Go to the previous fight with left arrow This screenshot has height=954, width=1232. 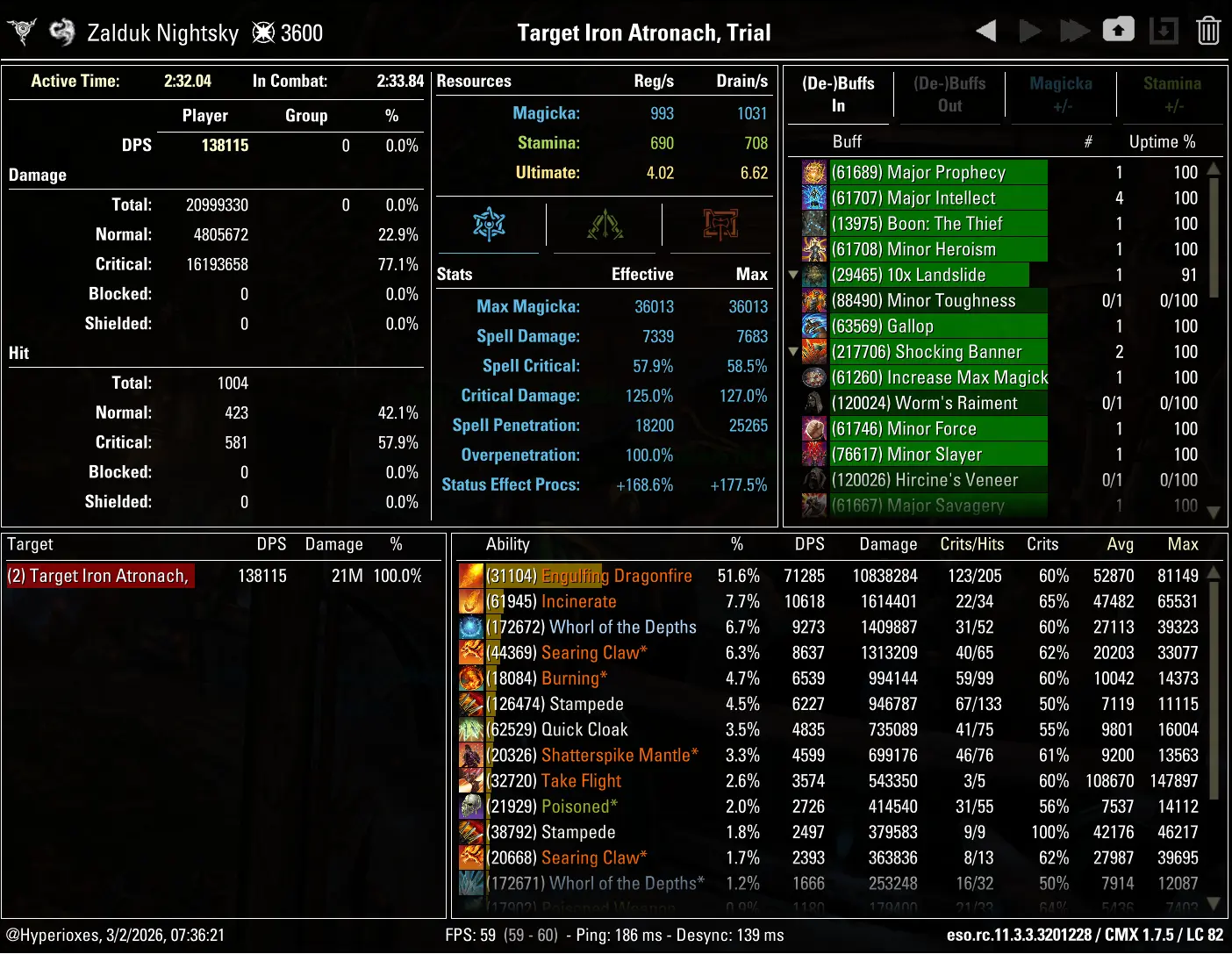pyautogui.click(x=985, y=30)
